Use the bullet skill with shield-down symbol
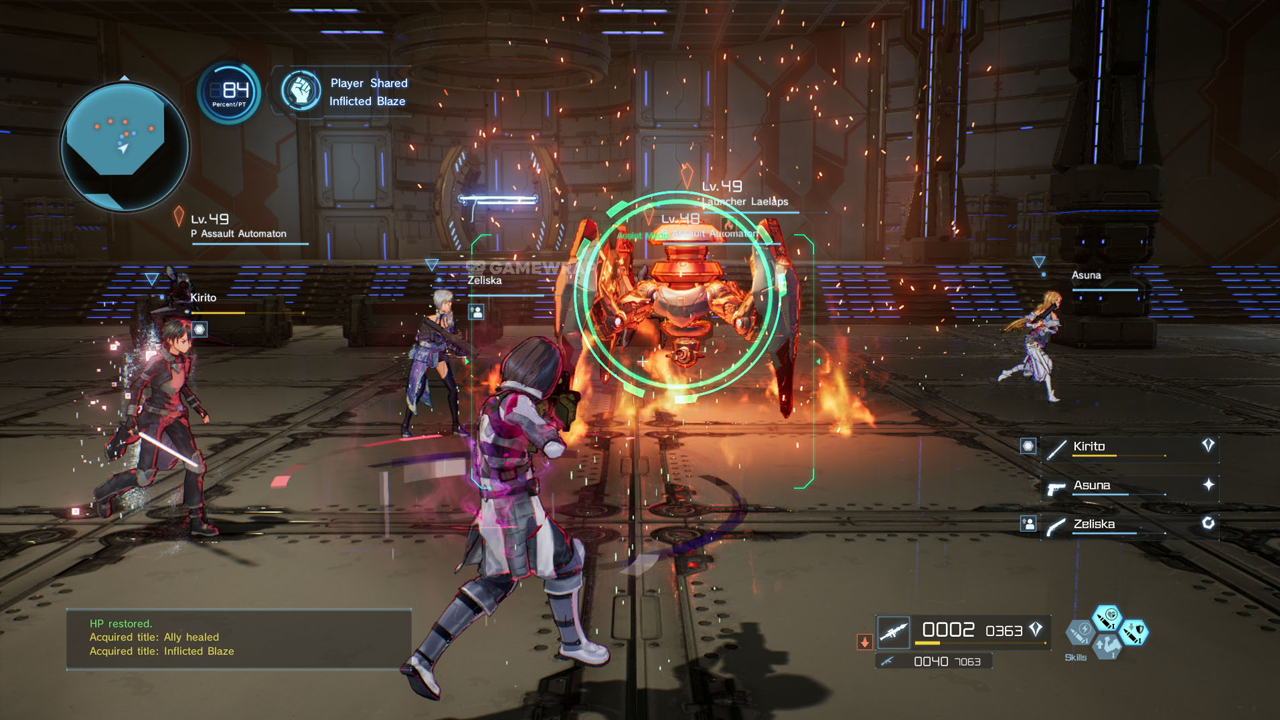Viewport: 1280px width, 720px height. 1134,632
